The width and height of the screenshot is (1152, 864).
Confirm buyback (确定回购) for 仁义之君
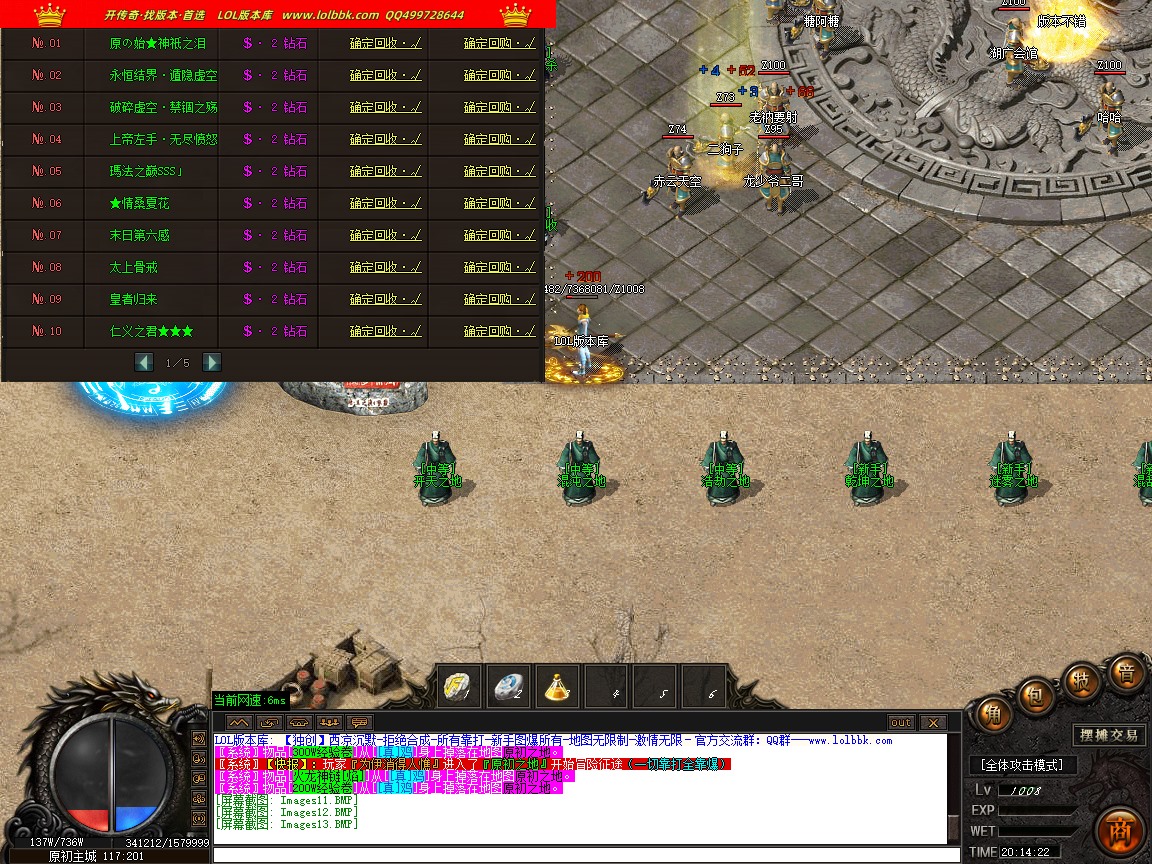(x=499, y=331)
